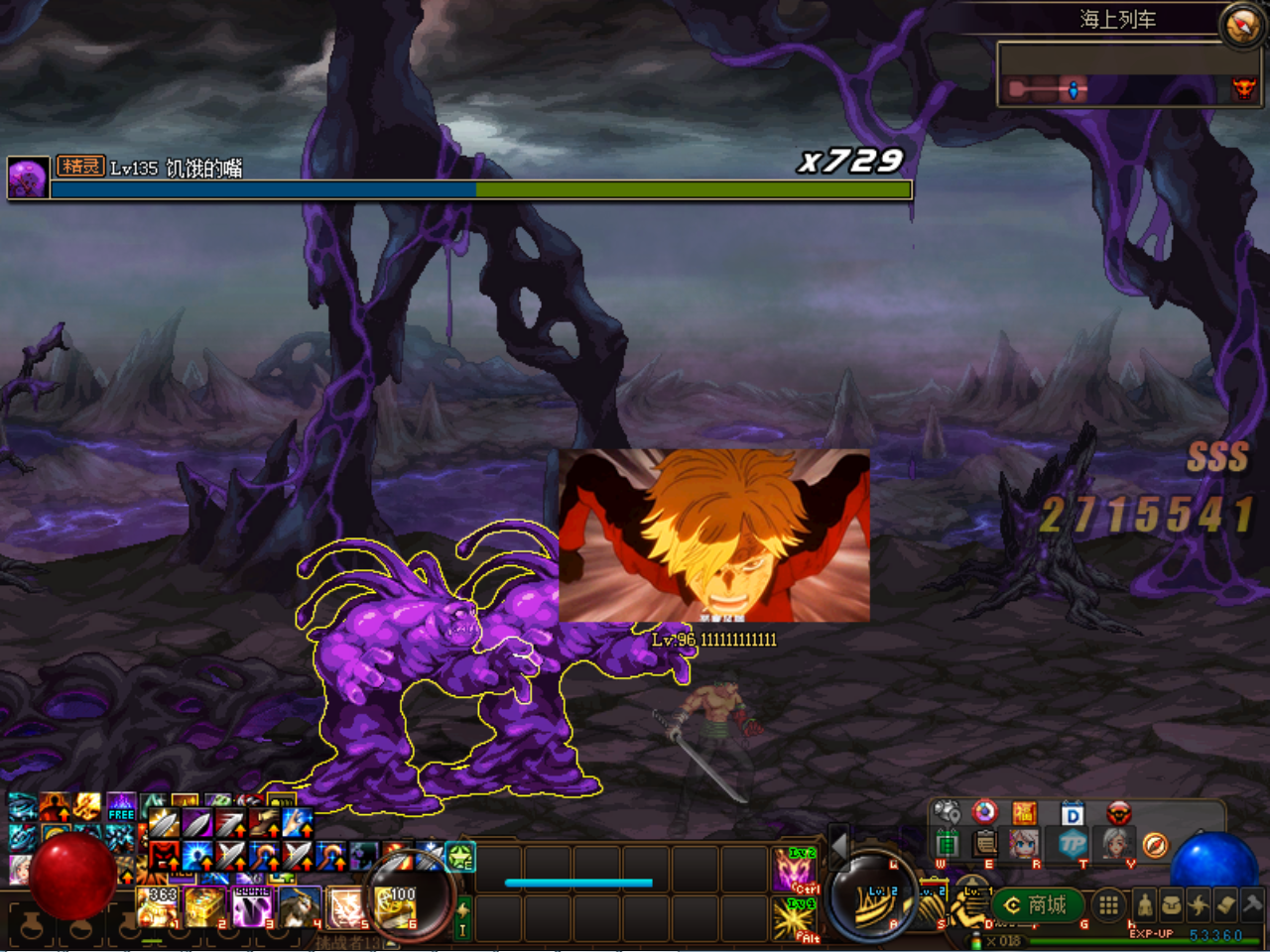Open the green check-in calendar icon above W

pos(948,844)
